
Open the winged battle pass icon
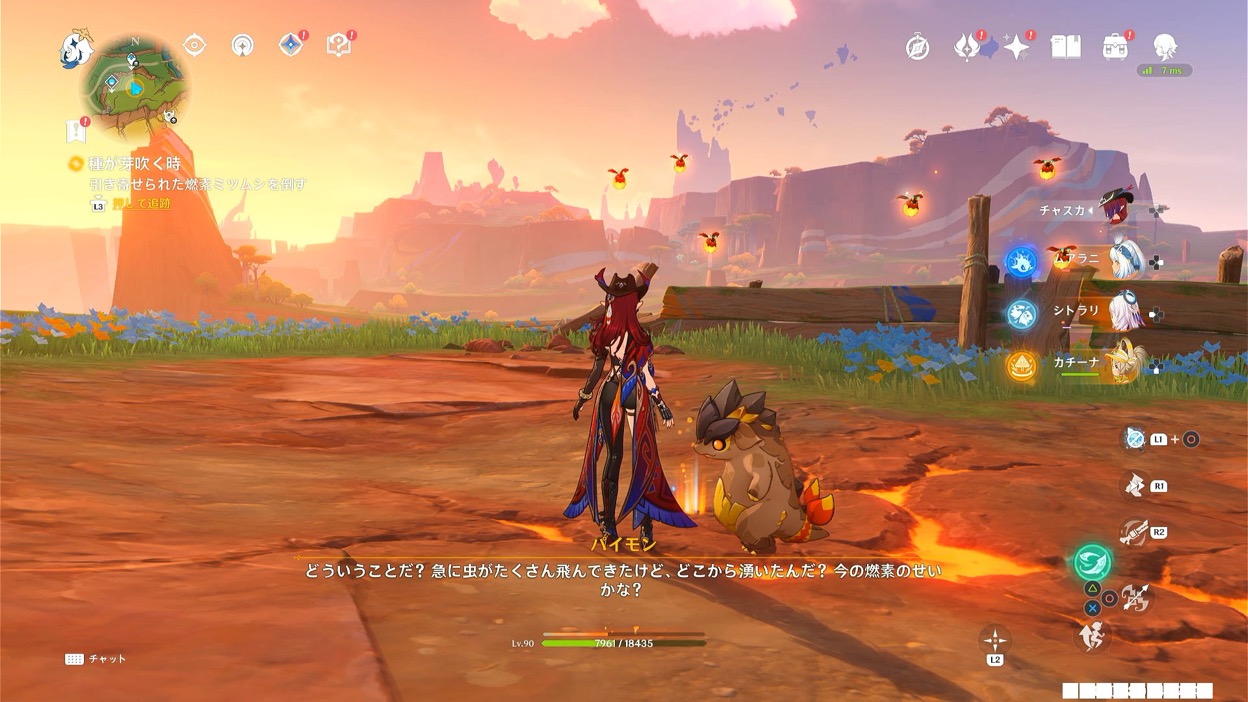[967, 47]
